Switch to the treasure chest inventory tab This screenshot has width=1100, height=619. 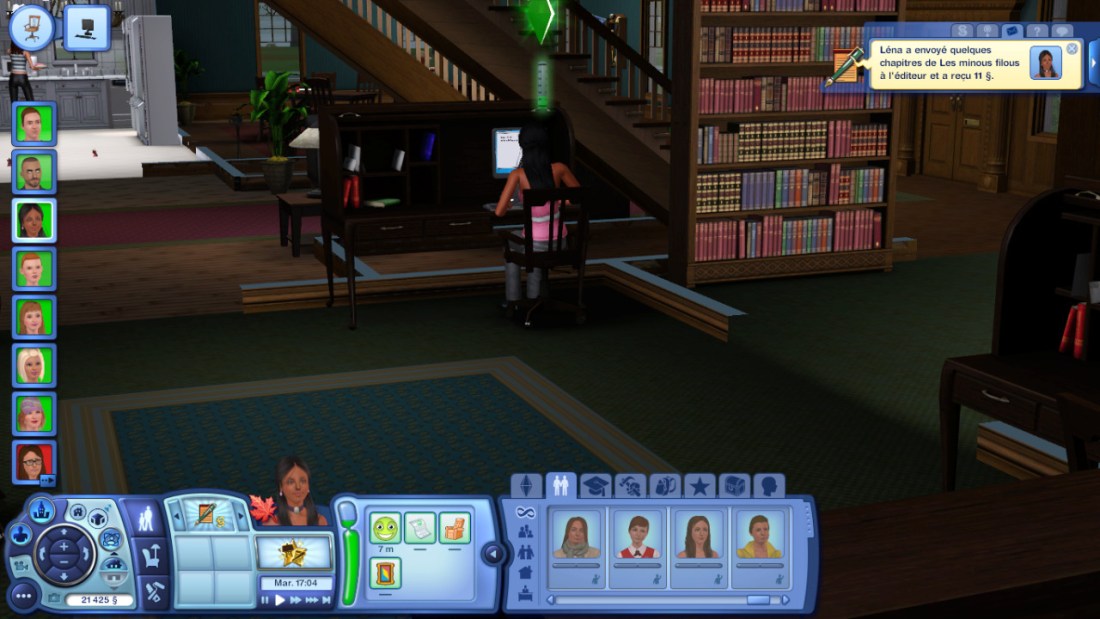pyautogui.click(x=734, y=486)
